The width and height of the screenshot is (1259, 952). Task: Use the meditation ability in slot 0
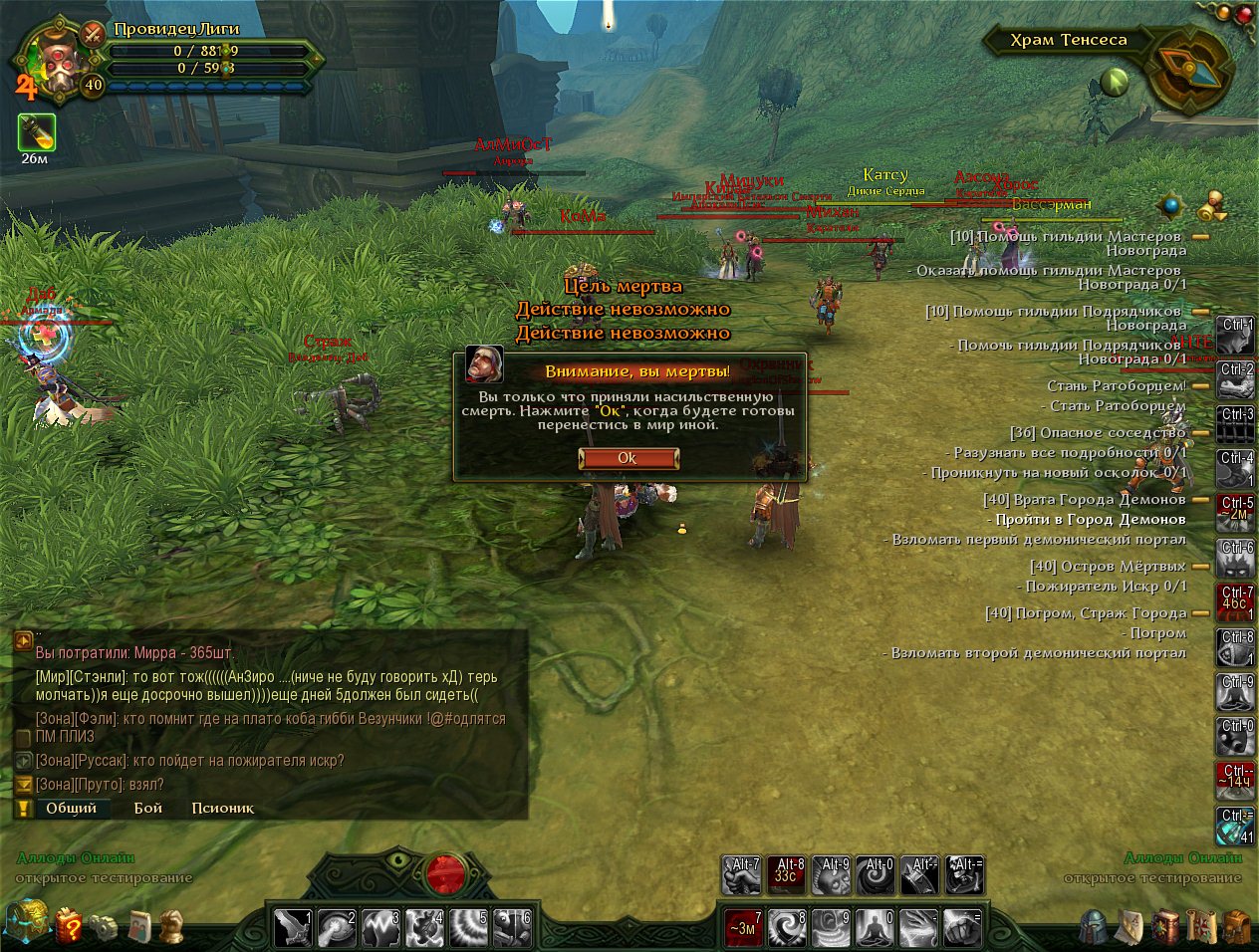pyautogui.click(x=875, y=928)
